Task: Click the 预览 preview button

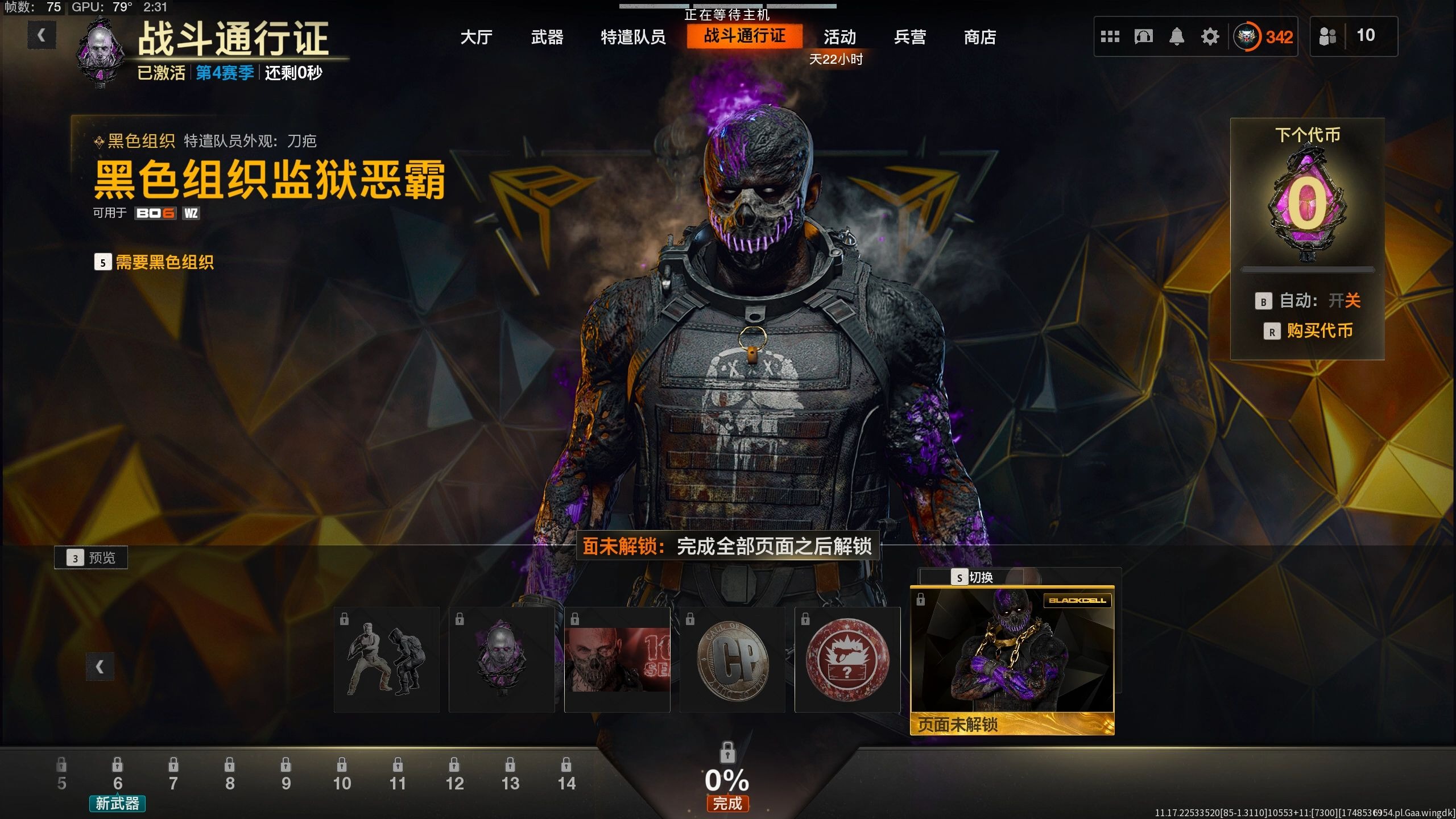Action: (91, 558)
